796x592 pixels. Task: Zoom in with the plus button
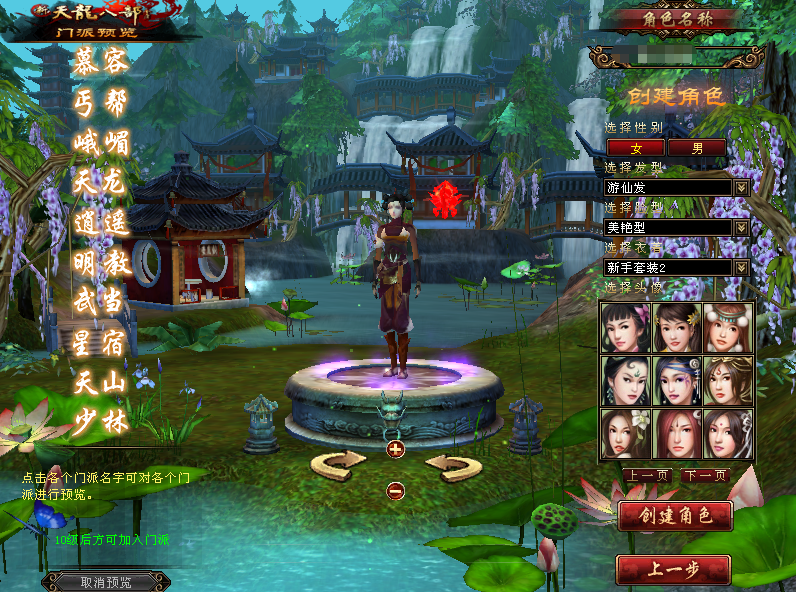395,449
